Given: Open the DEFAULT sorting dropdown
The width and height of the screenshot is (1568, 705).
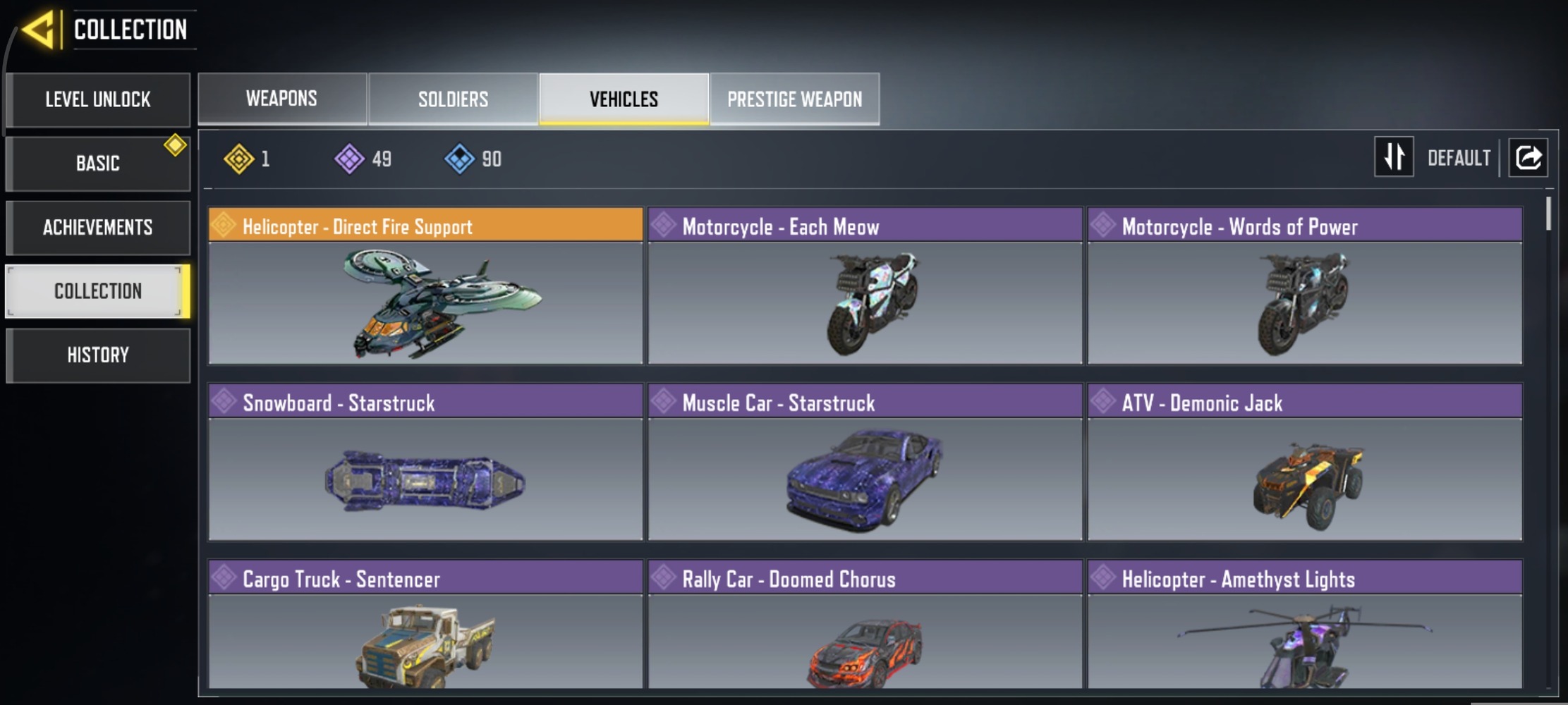Looking at the screenshot, I should (1459, 157).
